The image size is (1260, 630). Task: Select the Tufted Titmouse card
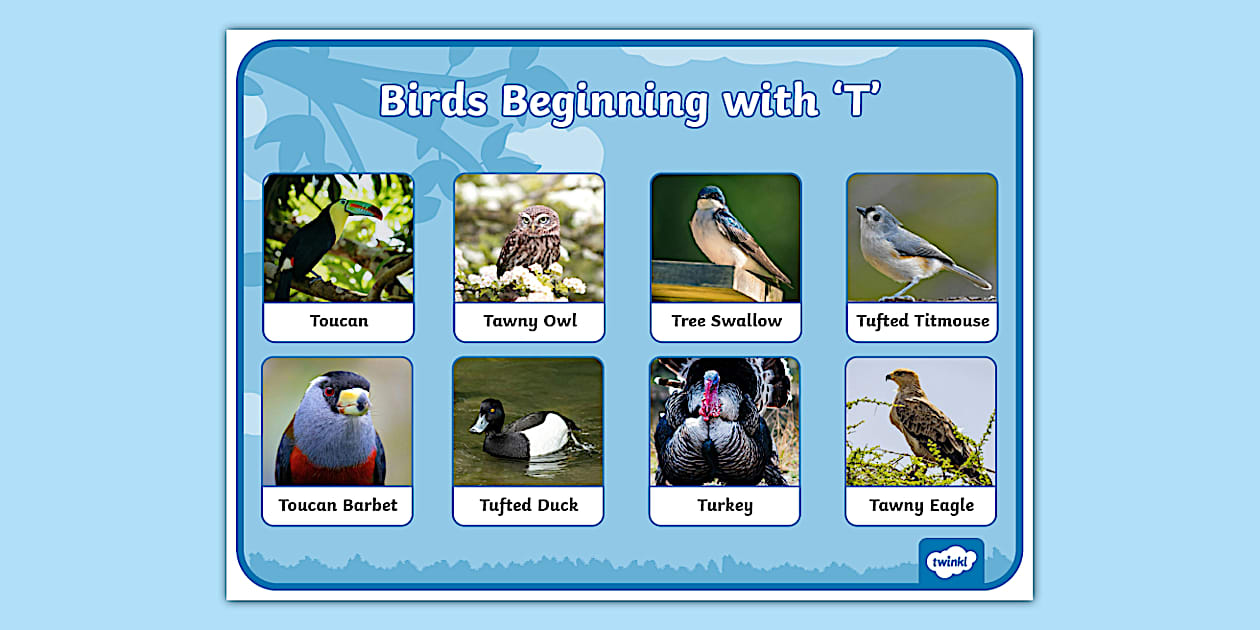click(x=922, y=257)
